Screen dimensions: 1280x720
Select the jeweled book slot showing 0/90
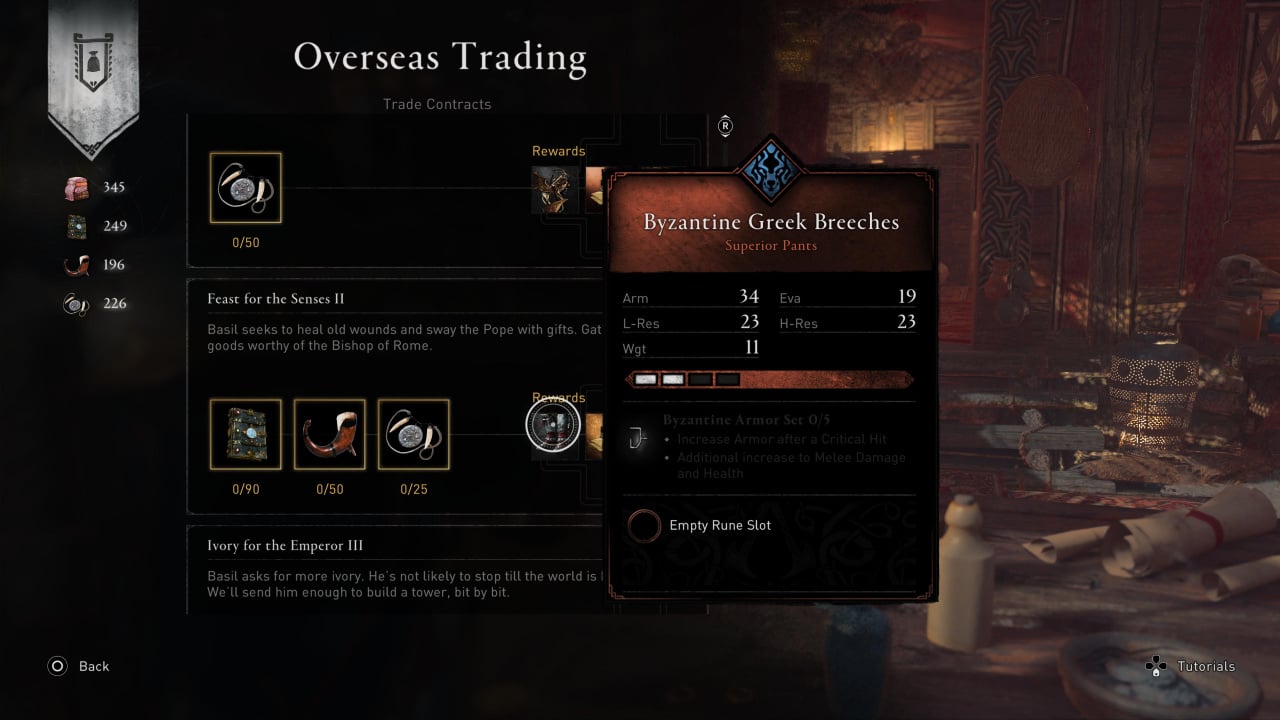pos(245,435)
